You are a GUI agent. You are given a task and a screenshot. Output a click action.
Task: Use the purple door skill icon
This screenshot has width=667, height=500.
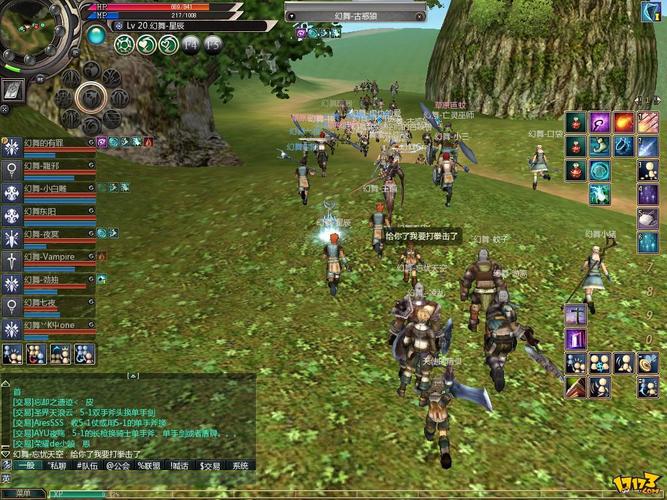(x=576, y=340)
